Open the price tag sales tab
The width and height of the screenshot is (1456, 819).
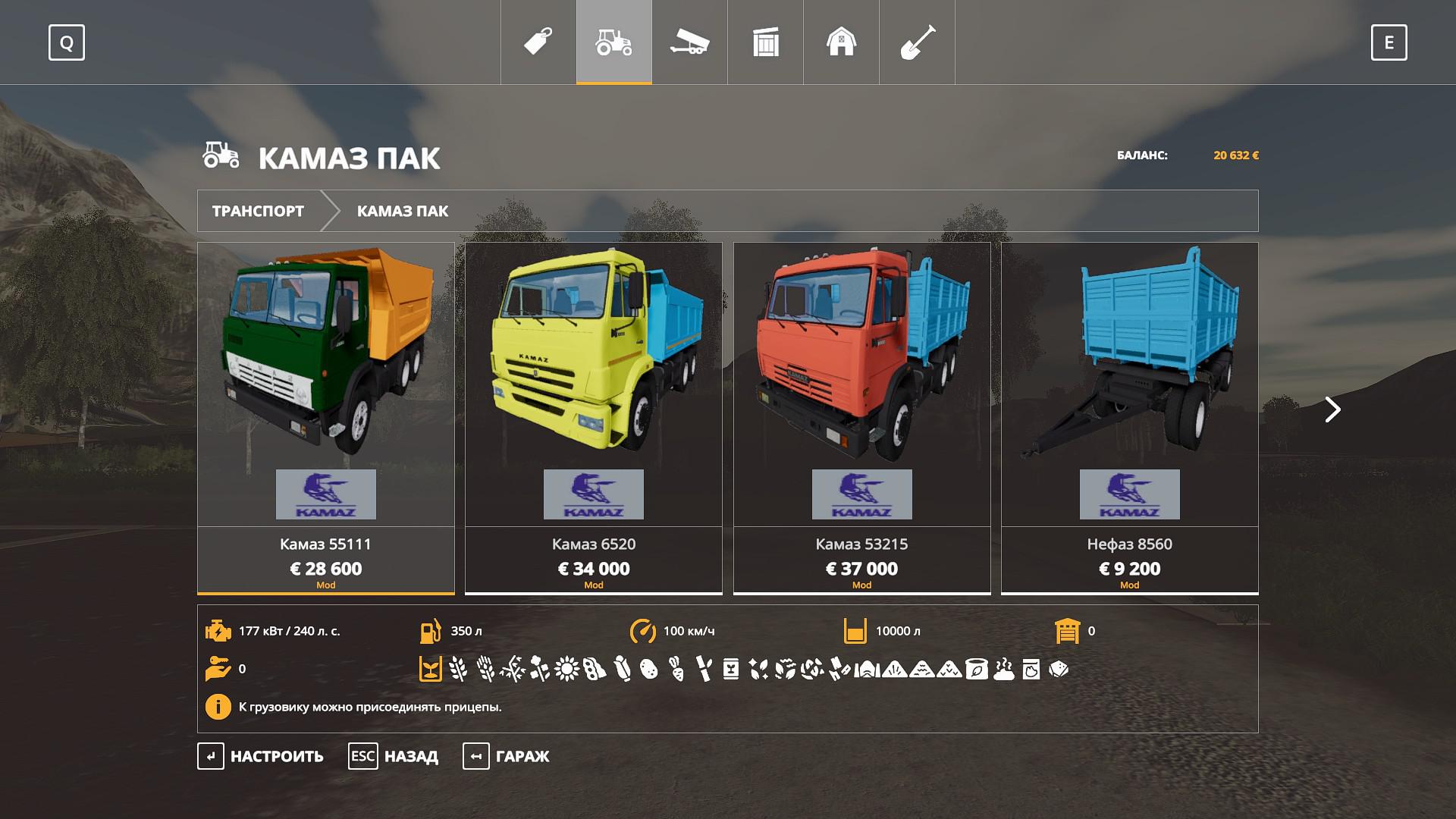tap(538, 42)
